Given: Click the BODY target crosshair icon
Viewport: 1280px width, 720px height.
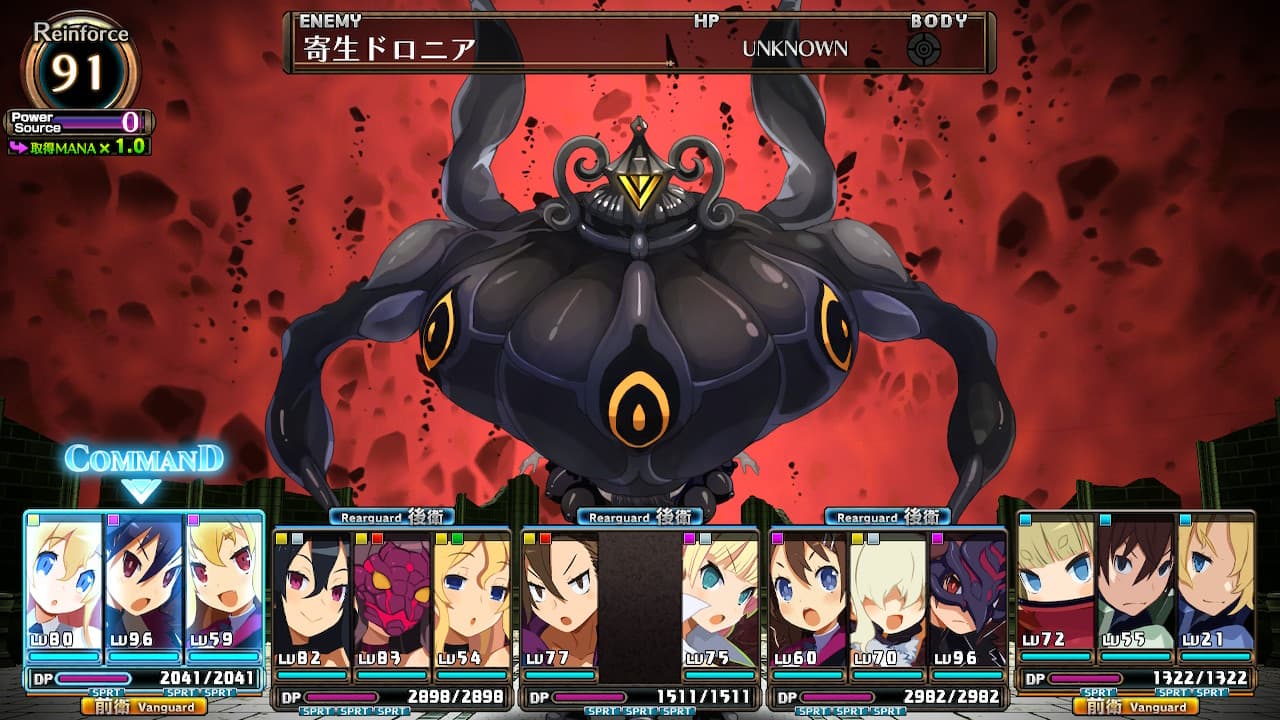Looking at the screenshot, I should (924, 49).
